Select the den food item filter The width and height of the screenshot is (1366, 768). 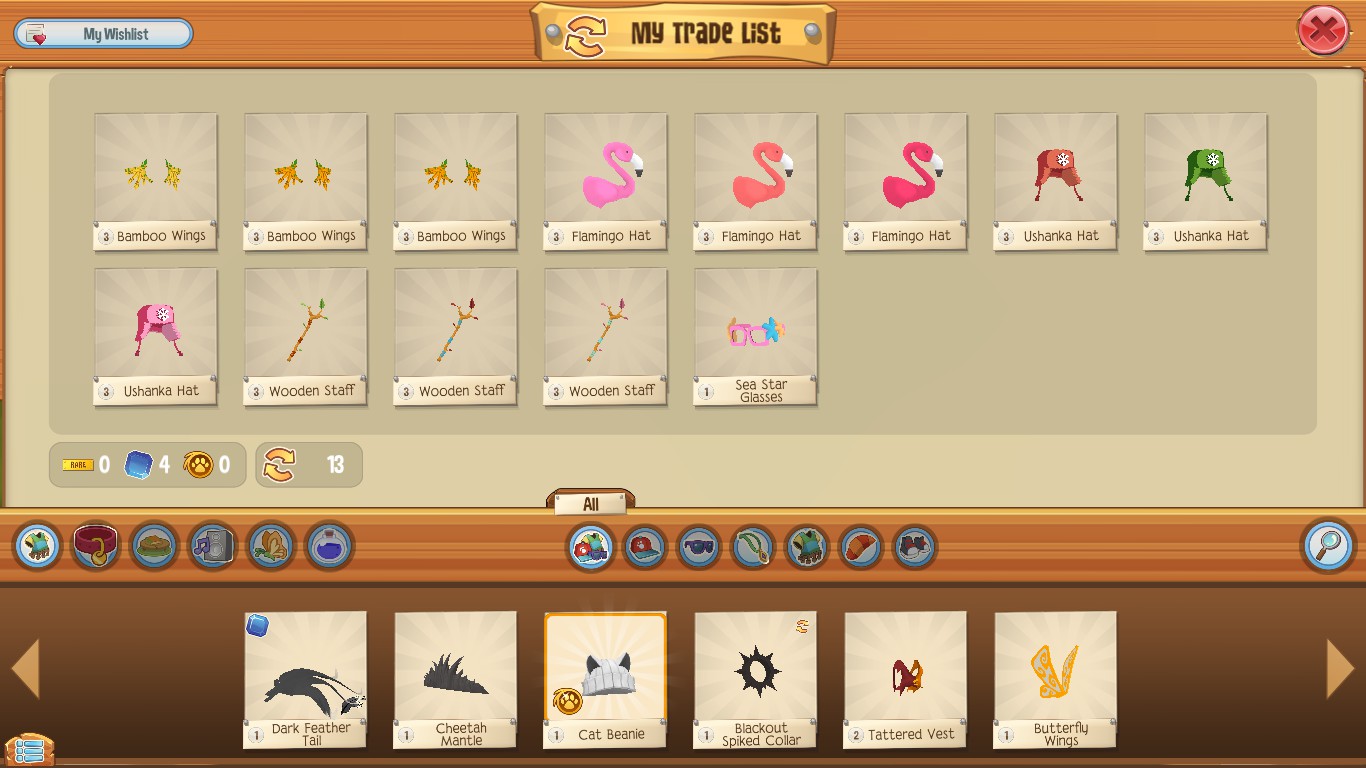click(152, 546)
